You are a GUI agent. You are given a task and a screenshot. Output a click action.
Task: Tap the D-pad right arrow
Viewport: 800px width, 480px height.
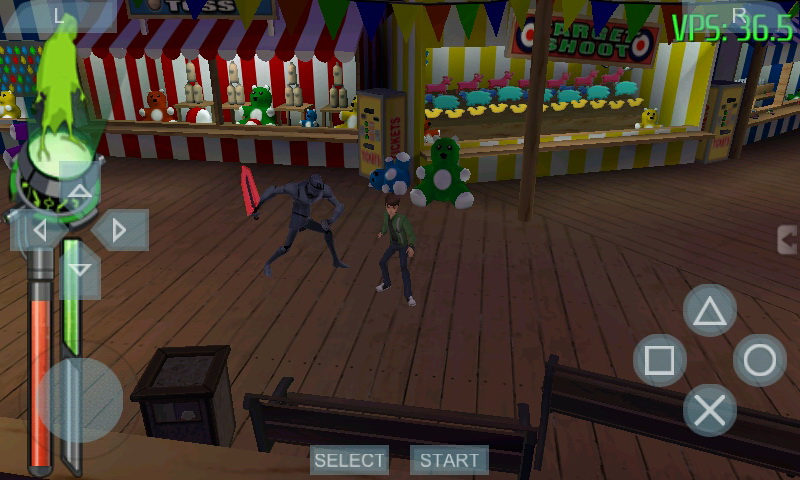coord(120,230)
